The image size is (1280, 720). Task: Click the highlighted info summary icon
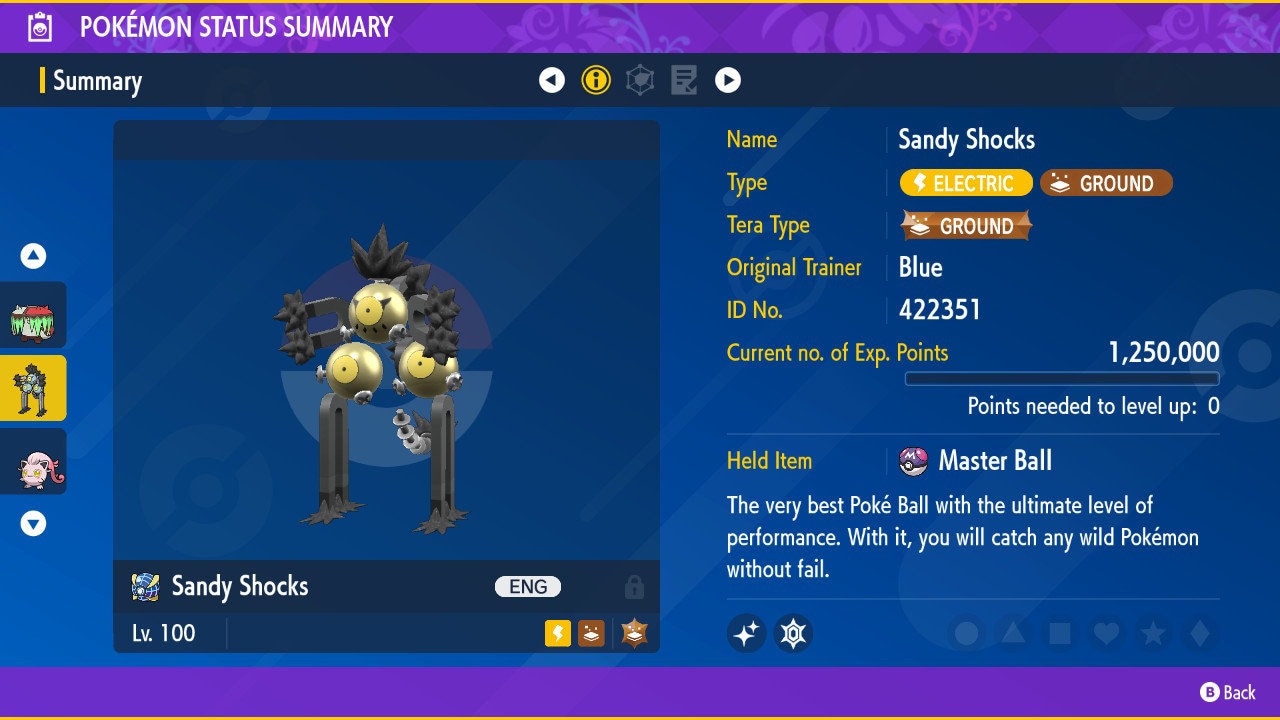(x=596, y=79)
